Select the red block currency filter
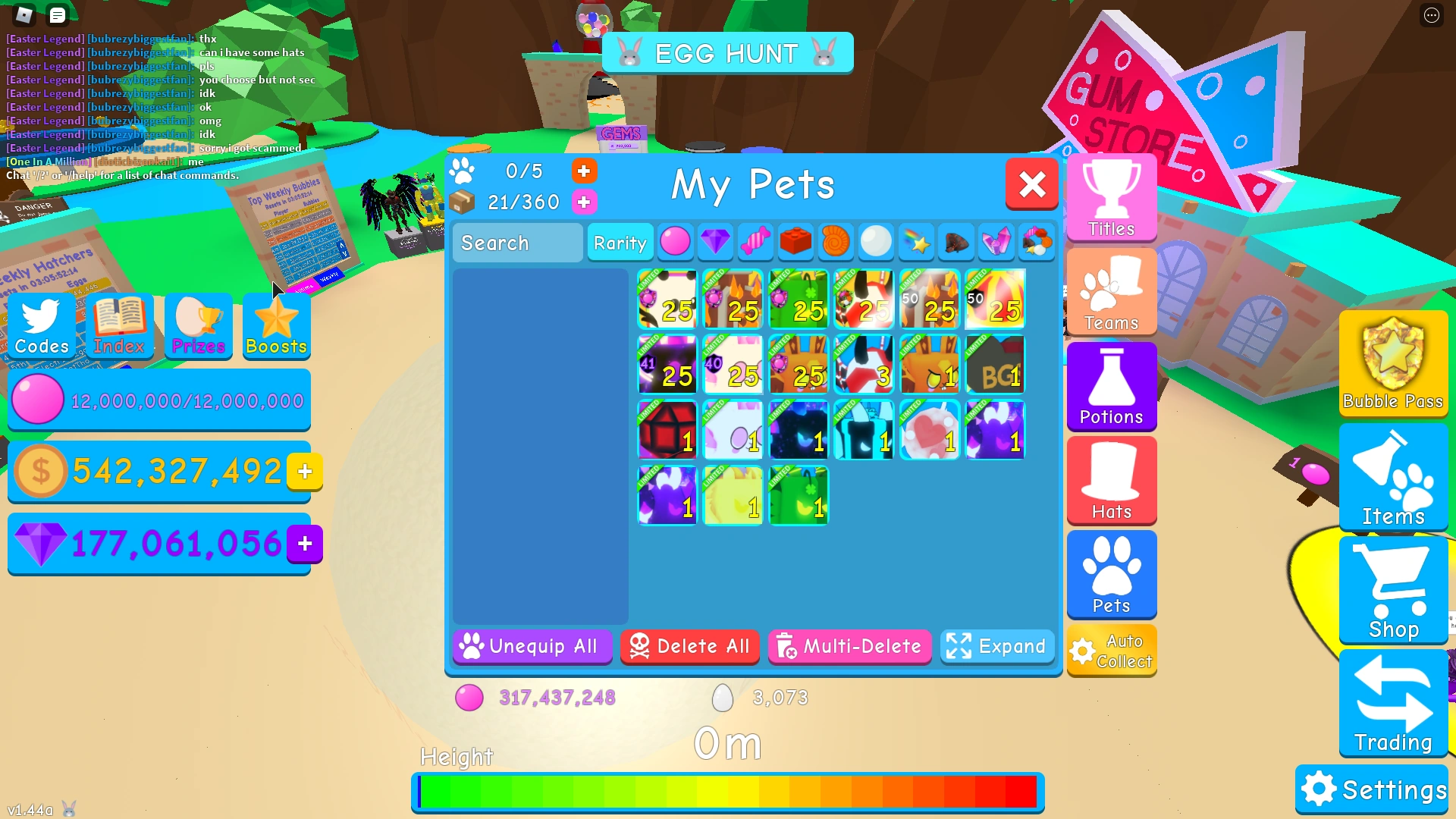Viewport: 1456px width, 819px height. coord(795,242)
